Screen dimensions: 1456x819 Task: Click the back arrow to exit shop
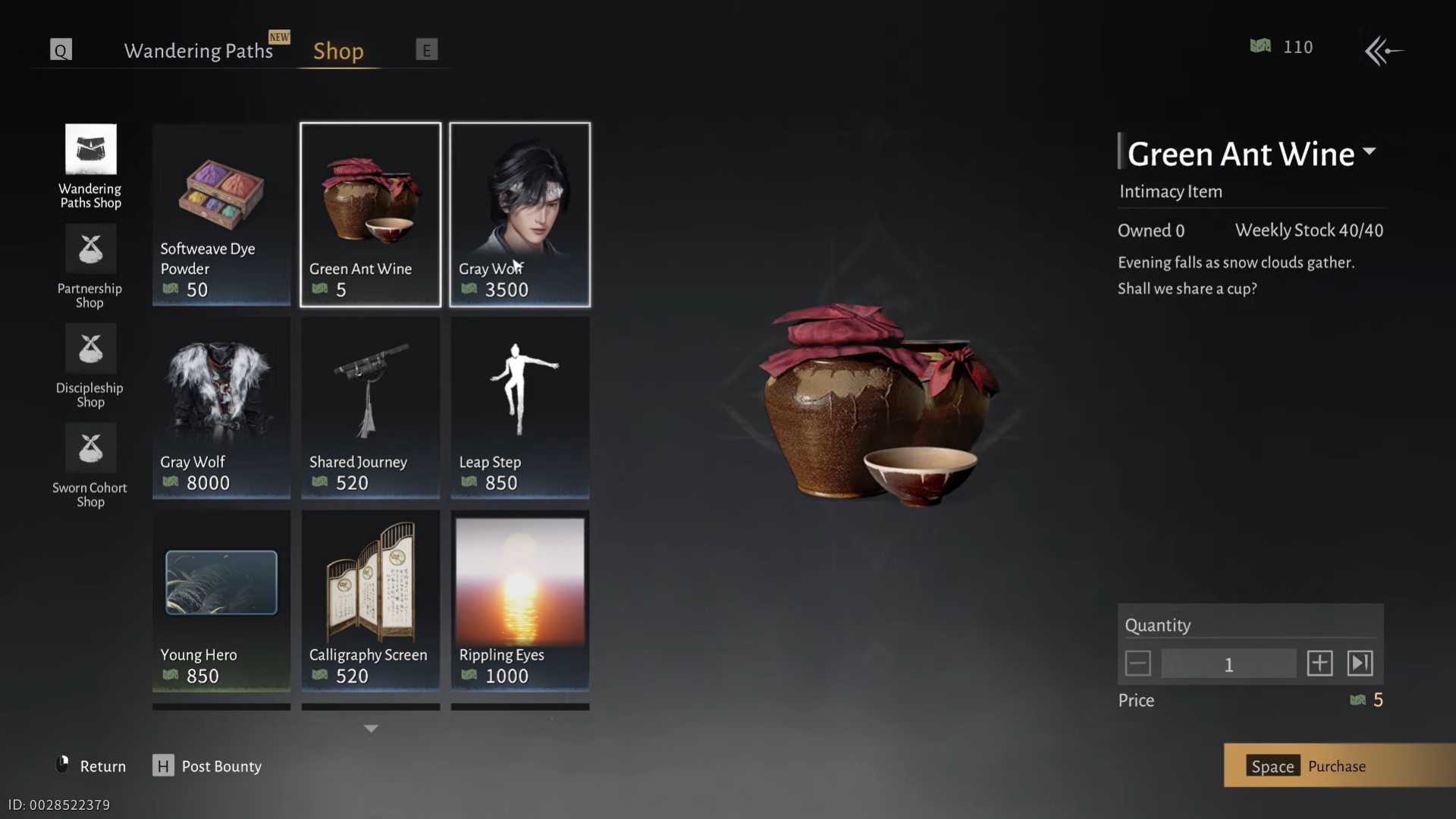pos(1383,51)
